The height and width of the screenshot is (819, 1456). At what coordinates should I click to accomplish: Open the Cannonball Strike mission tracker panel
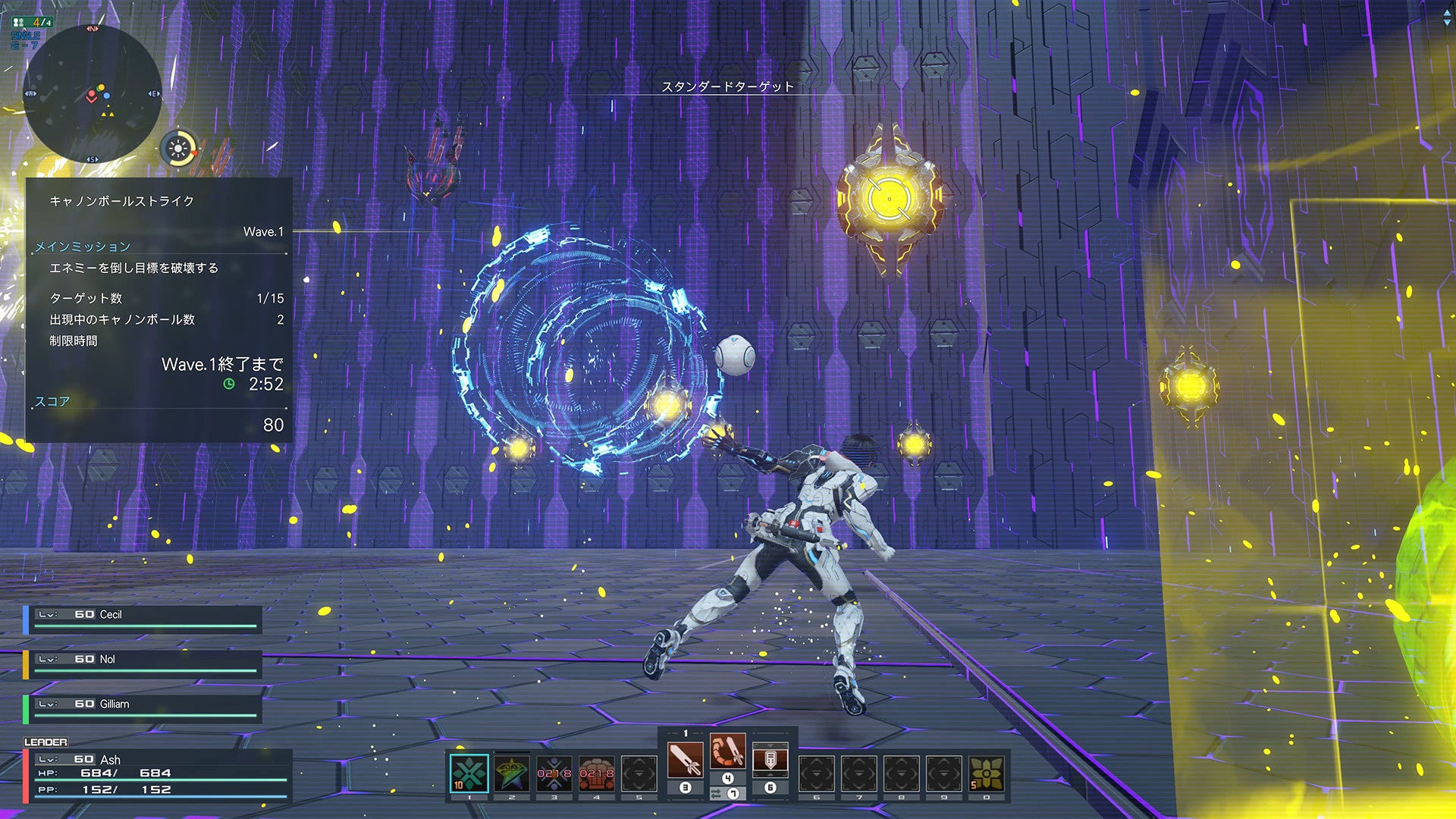158,309
